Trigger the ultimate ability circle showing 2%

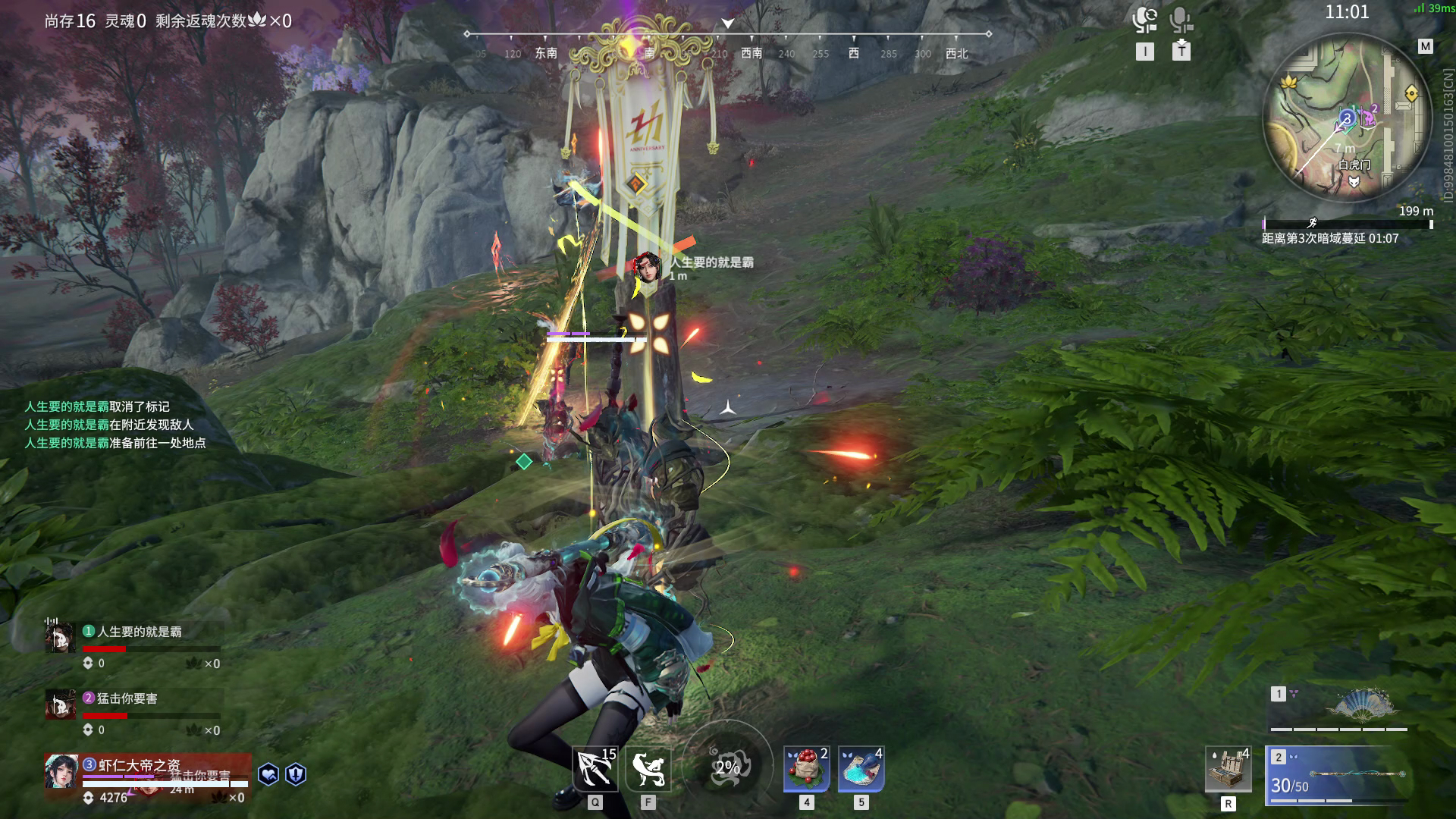click(x=727, y=767)
